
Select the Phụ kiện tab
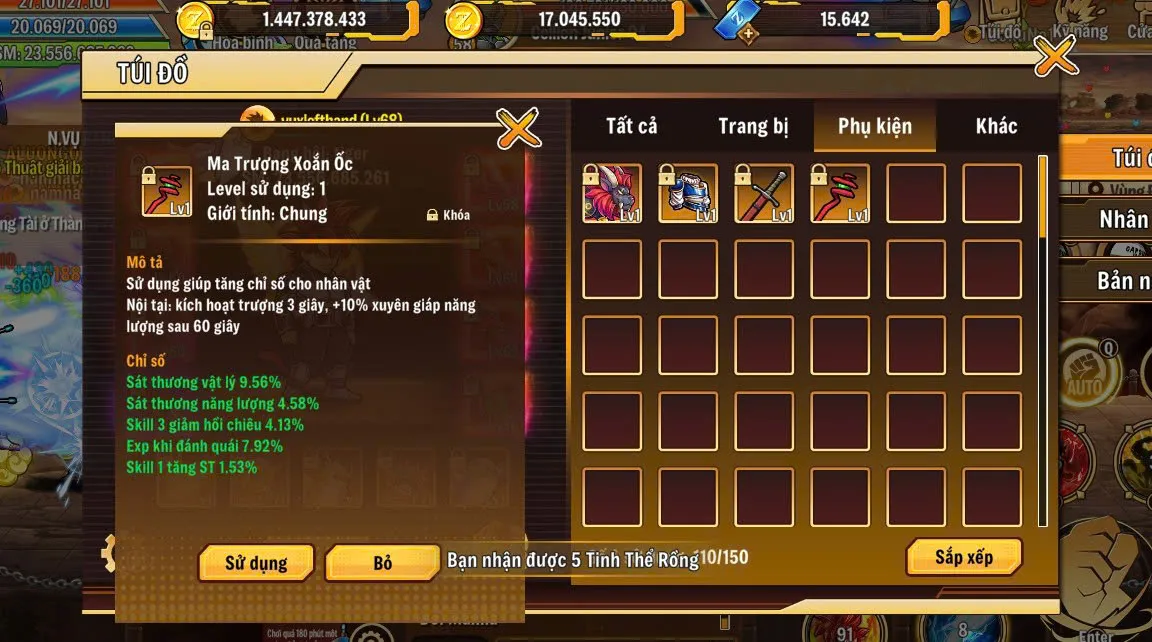(875, 126)
